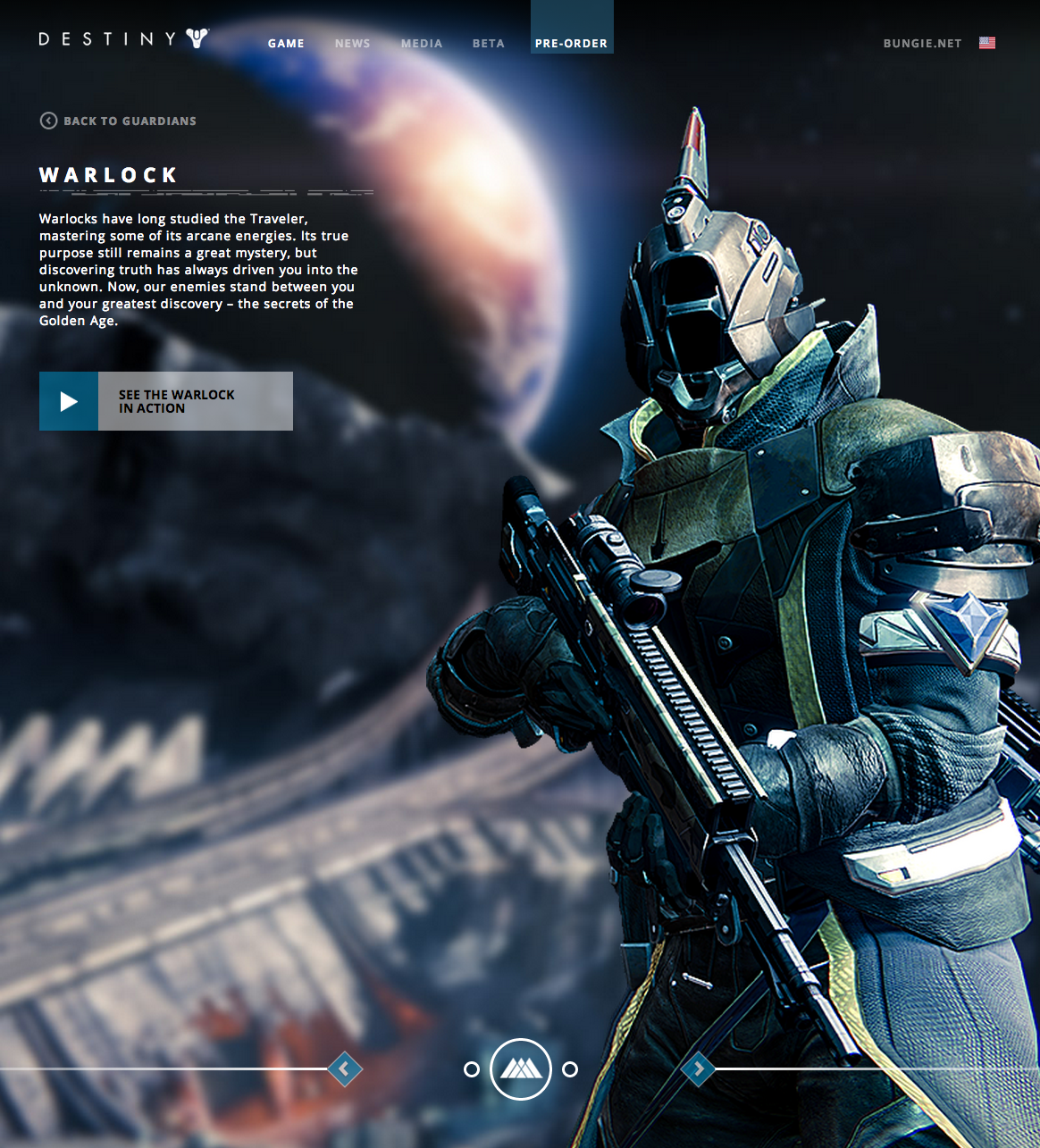The height and width of the screenshot is (1148, 1040).
Task: Go back to Guardians list
Action: tap(118, 121)
